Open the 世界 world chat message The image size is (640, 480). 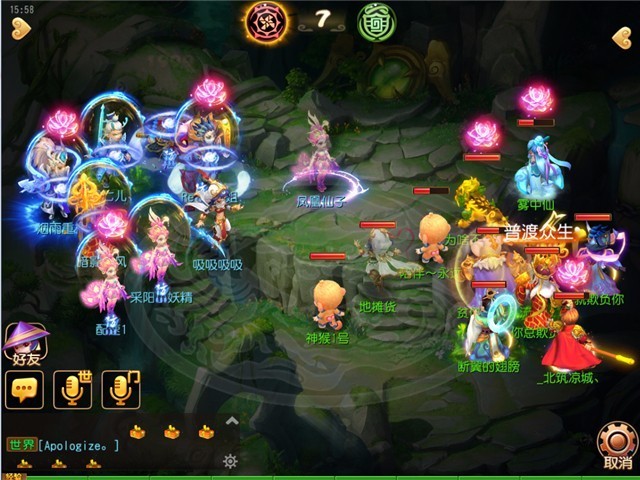pyautogui.click(x=65, y=445)
